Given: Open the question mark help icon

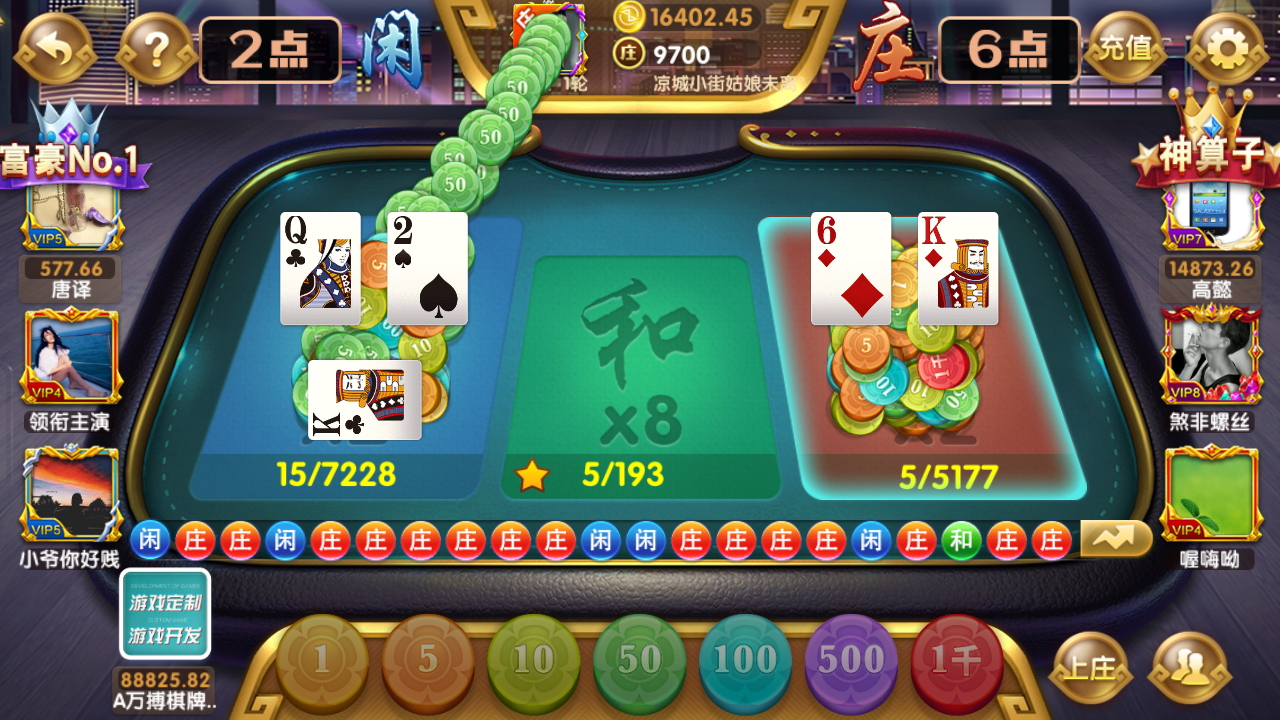Looking at the screenshot, I should coord(156,46).
